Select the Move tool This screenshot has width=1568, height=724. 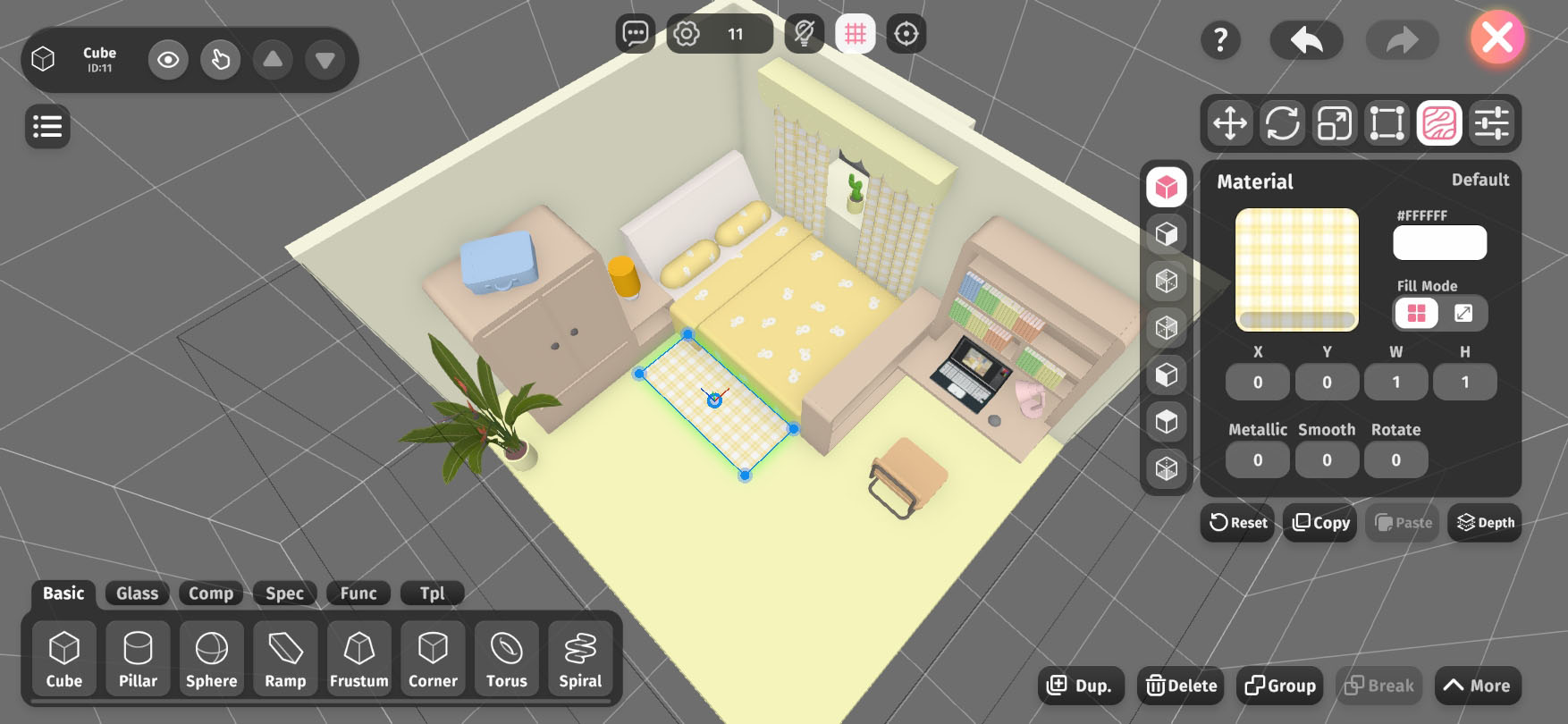[x=1230, y=122]
